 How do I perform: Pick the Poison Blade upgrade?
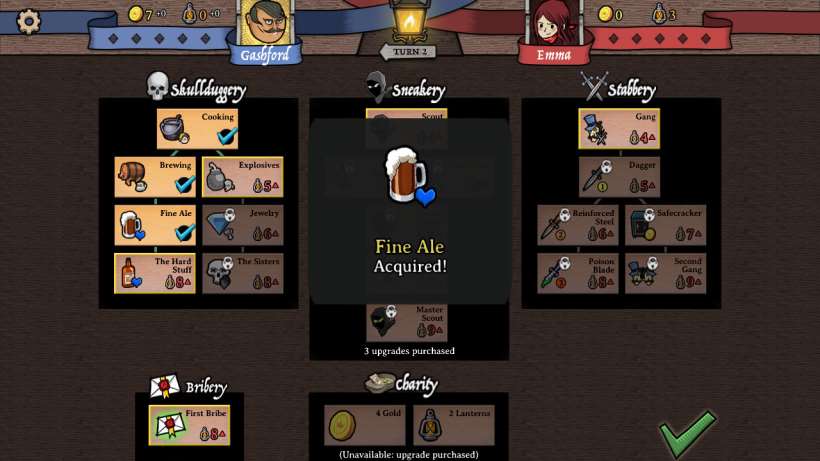577,273
